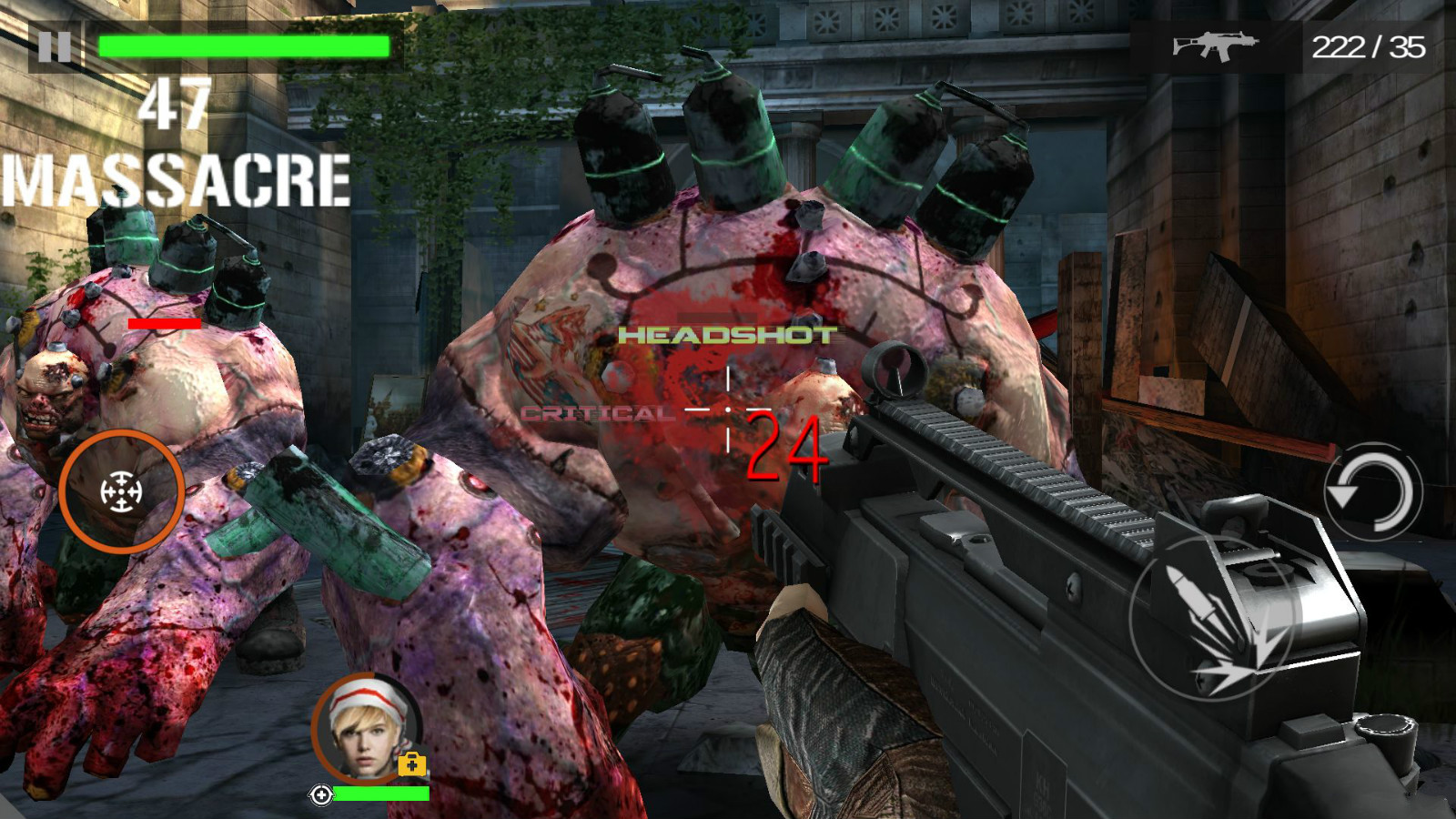Viewport: 1456px width, 819px height.
Task: Tap the orange aim scope button
Action: [122, 492]
